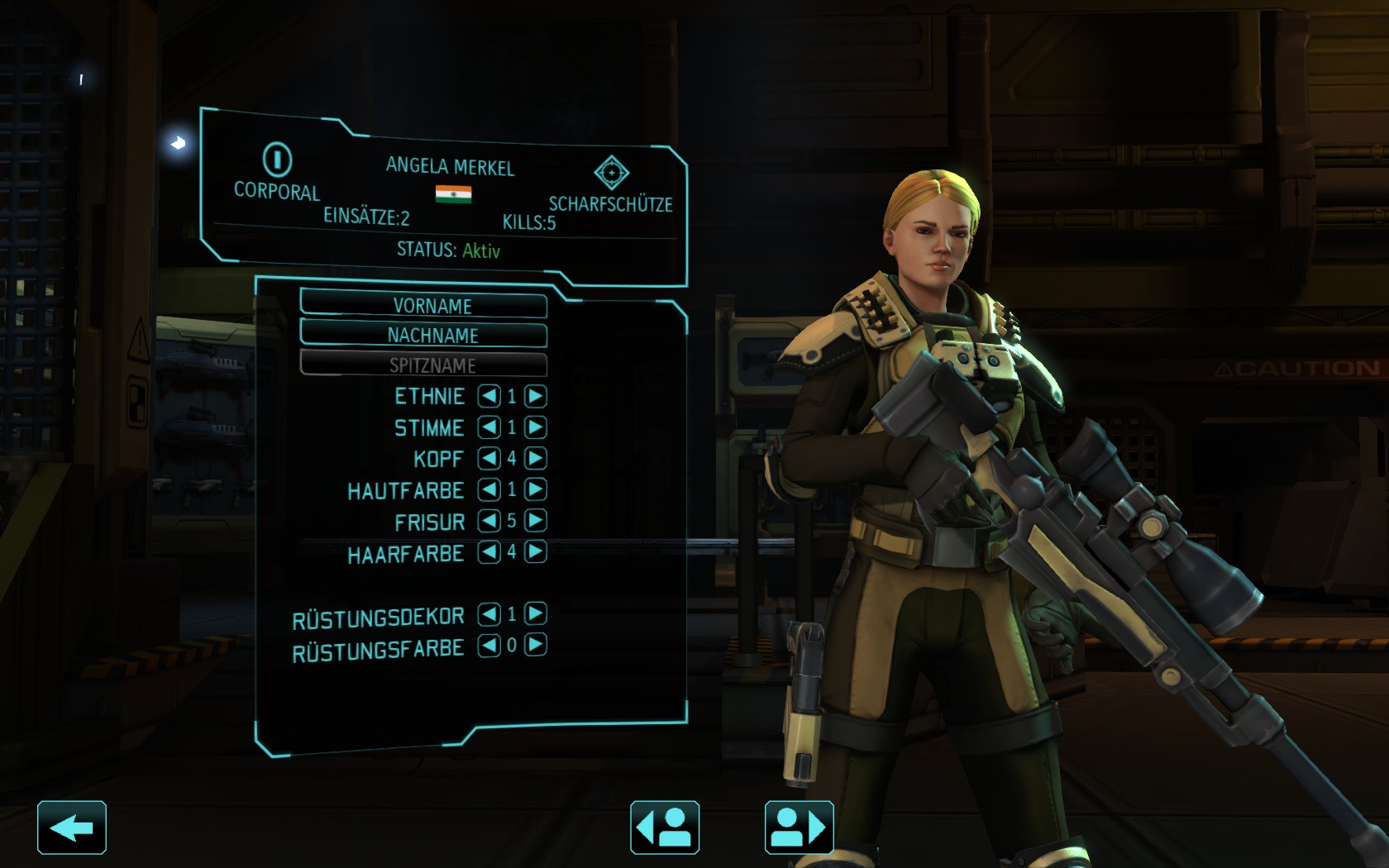Decrease the ETHNIE value with left arrow
Image resolution: width=1389 pixels, height=868 pixels.
point(489,396)
